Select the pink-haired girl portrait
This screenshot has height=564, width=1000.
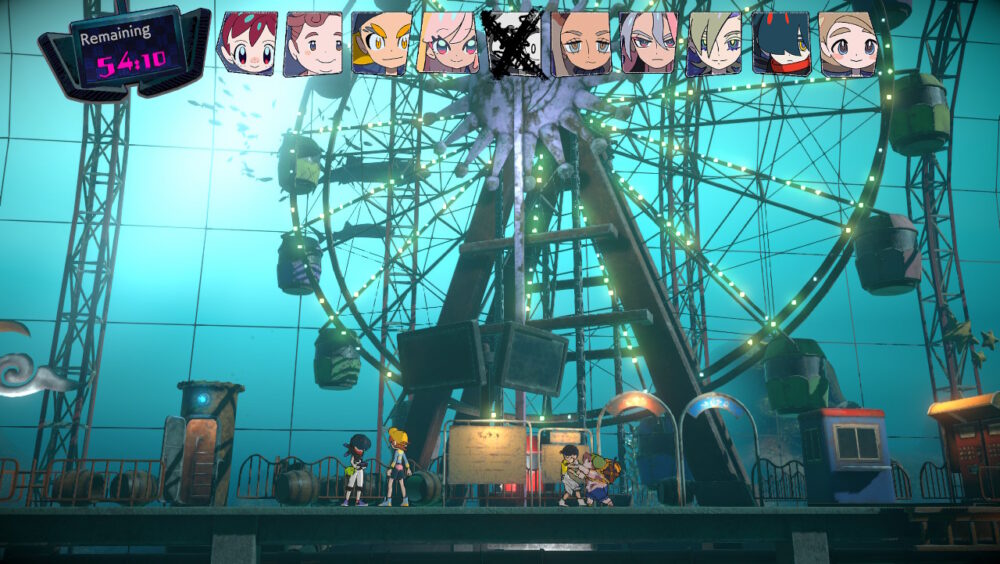click(448, 44)
